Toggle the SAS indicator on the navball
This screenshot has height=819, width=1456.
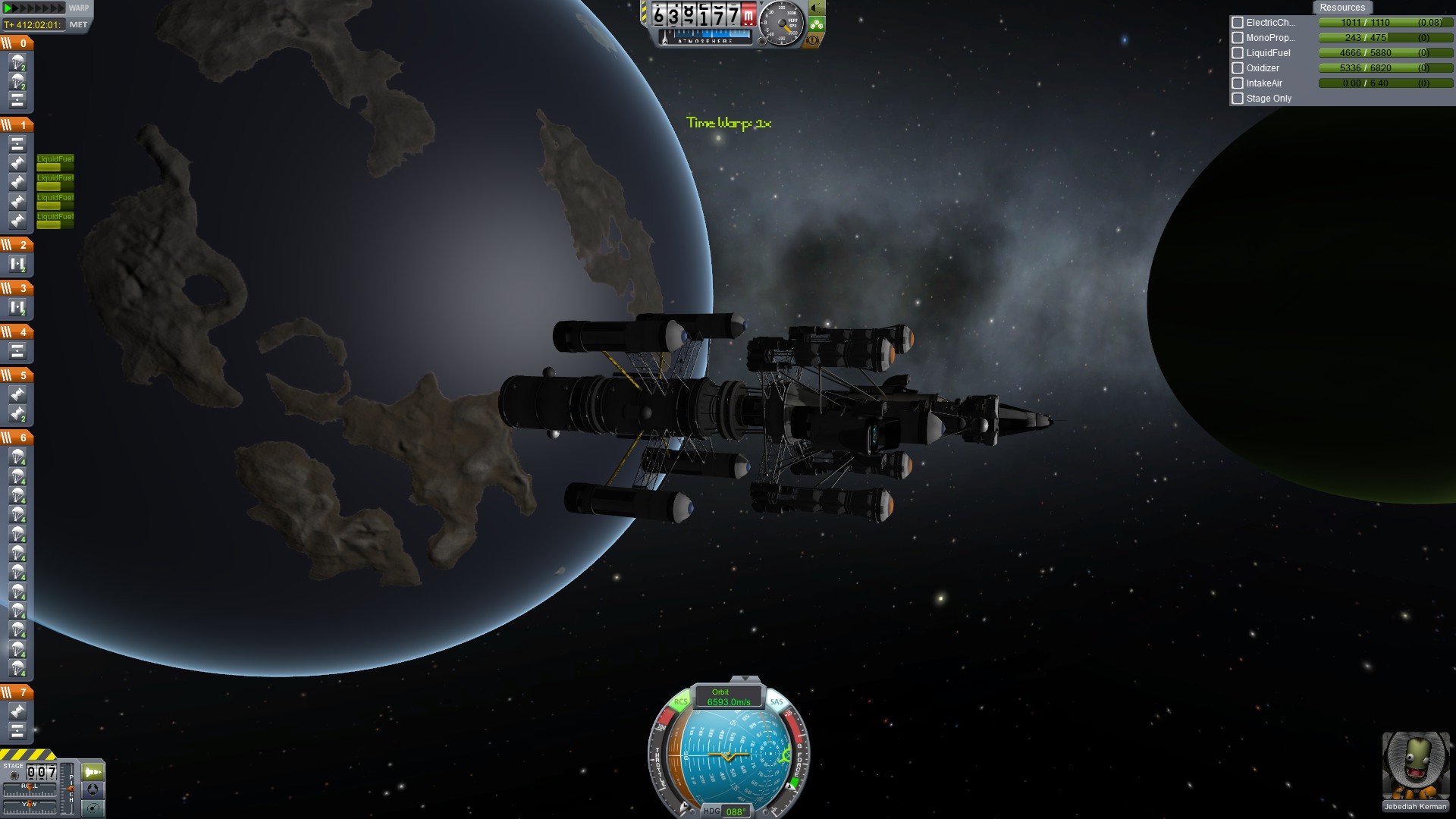(777, 701)
